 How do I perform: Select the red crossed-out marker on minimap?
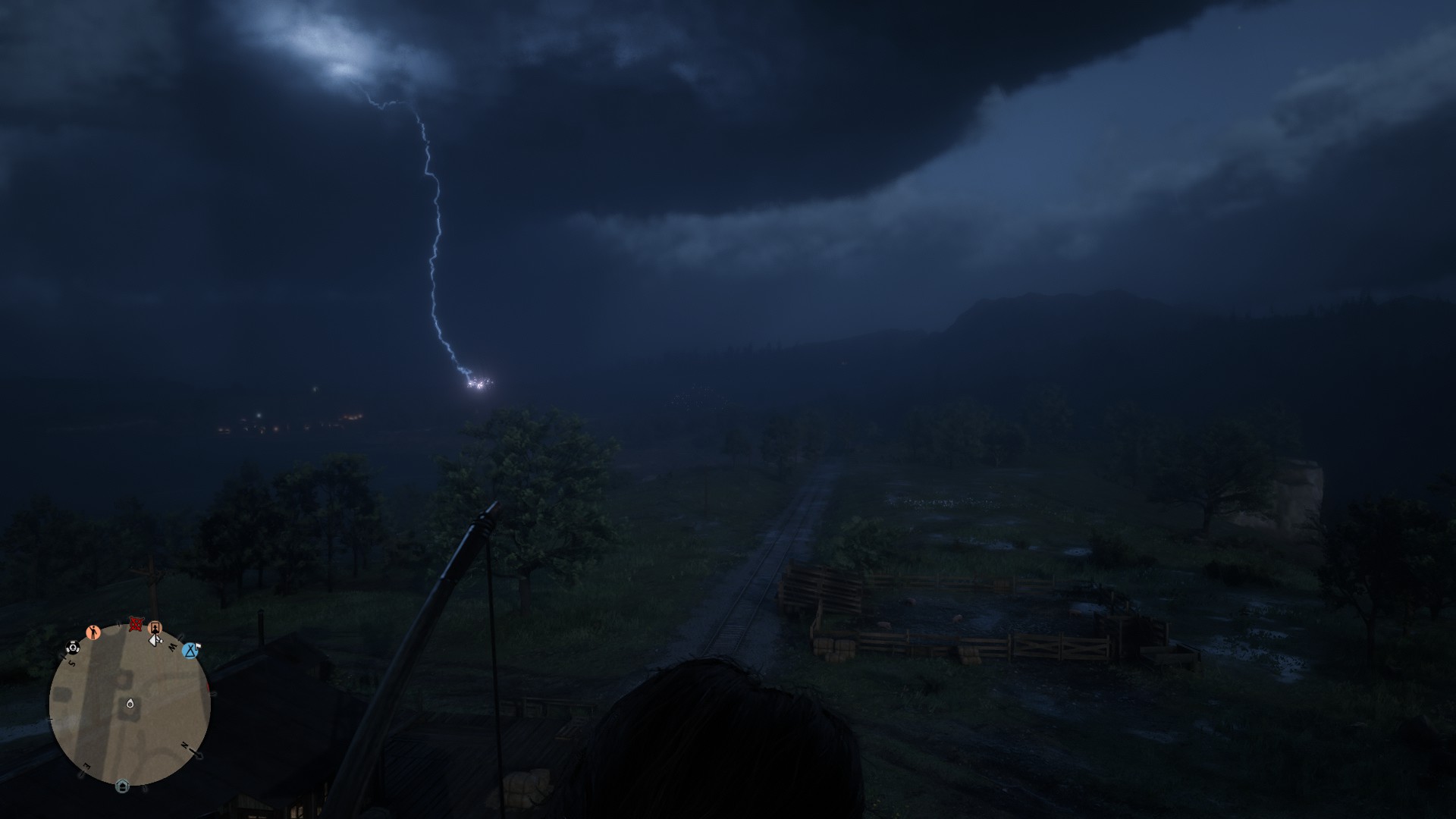pyautogui.click(x=136, y=624)
